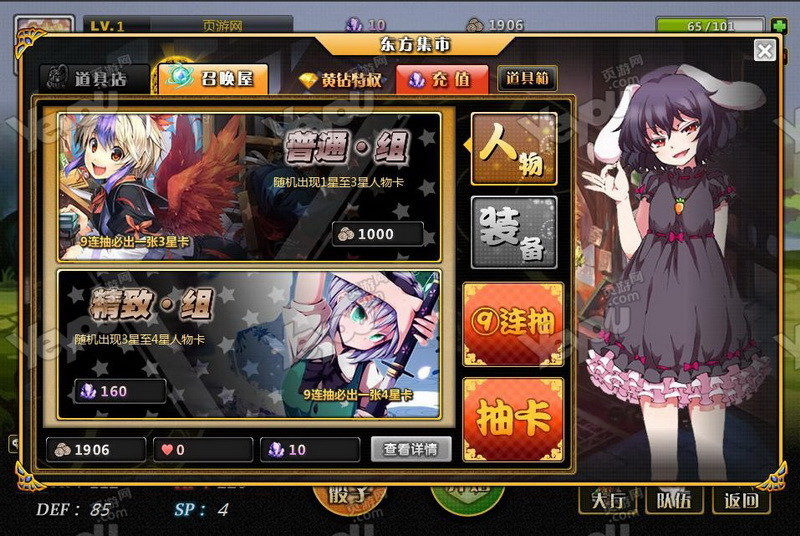
Task: Select the 人物 character category
Action: pos(514,149)
